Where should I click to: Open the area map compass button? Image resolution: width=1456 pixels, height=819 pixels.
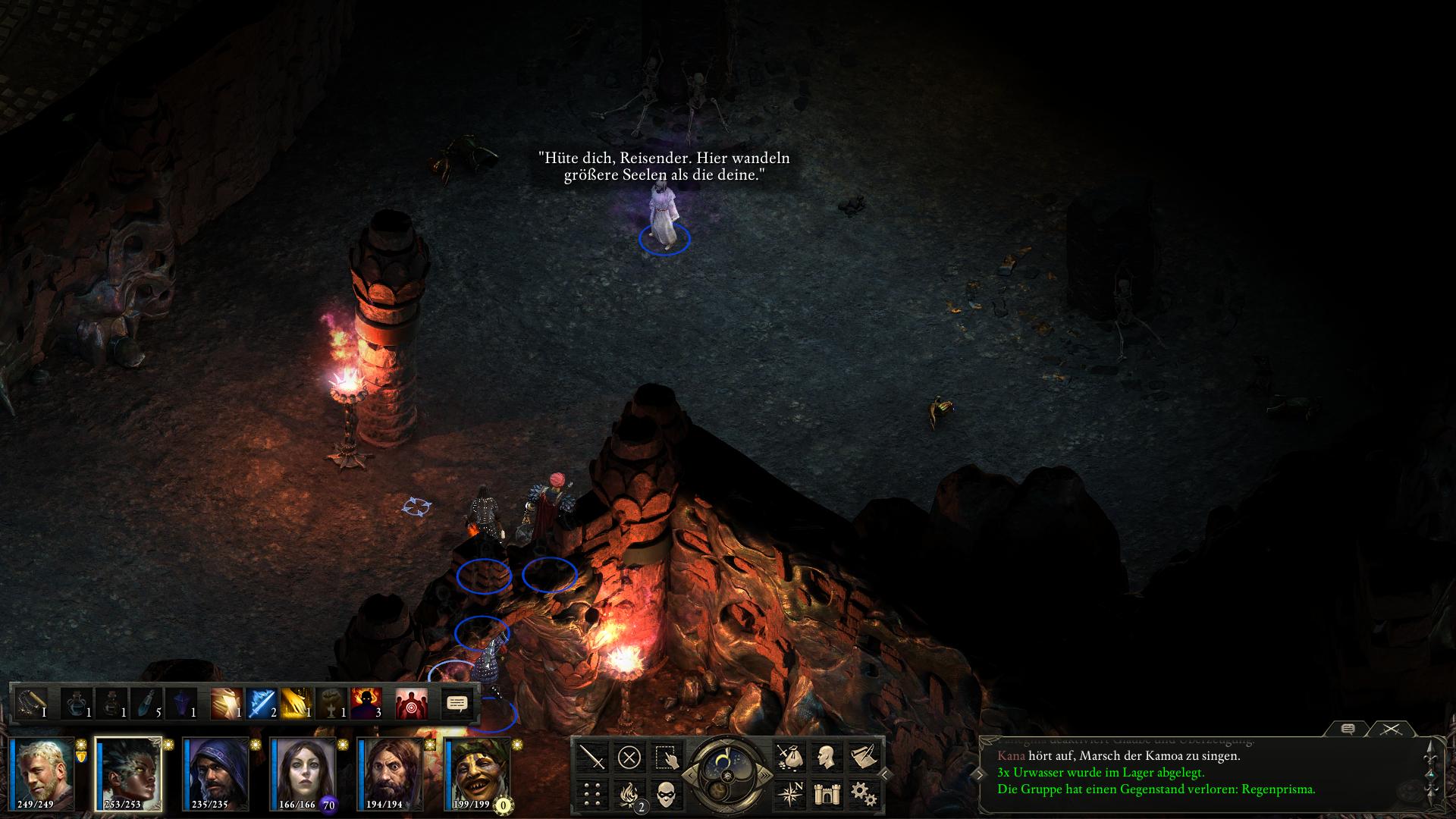(x=789, y=794)
